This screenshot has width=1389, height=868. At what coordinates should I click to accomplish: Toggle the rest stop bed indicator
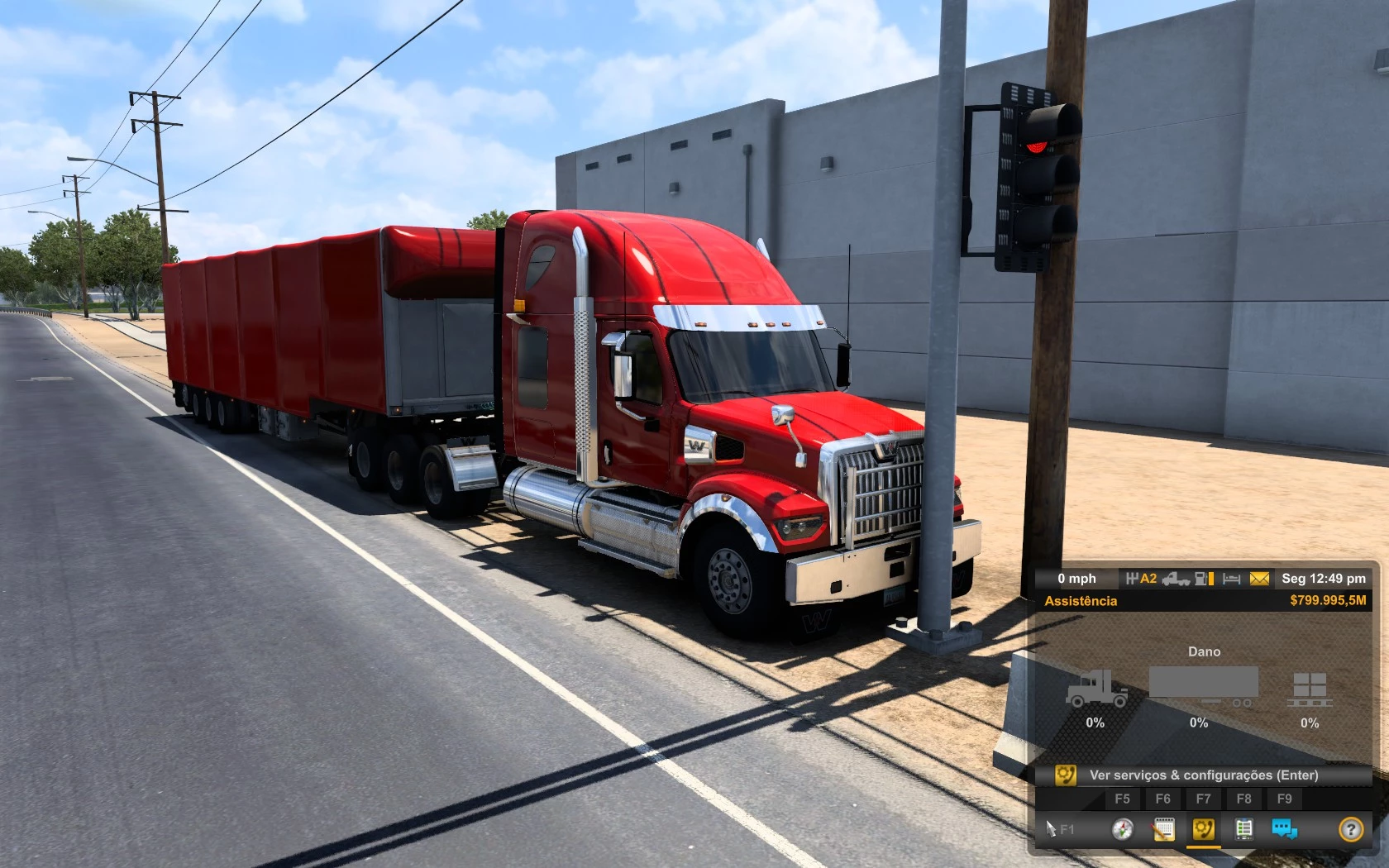(x=1229, y=578)
